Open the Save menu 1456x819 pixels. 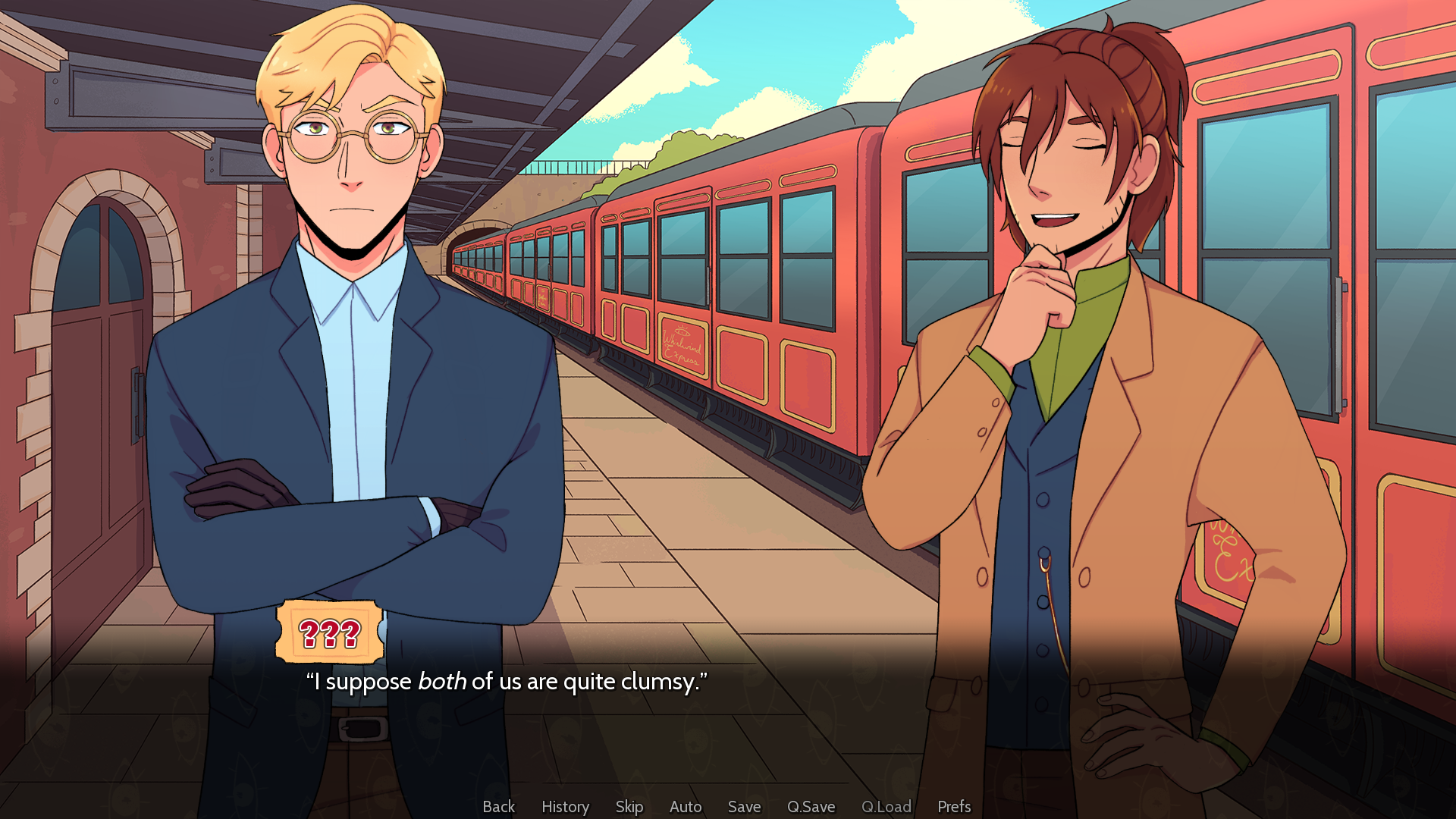(744, 806)
